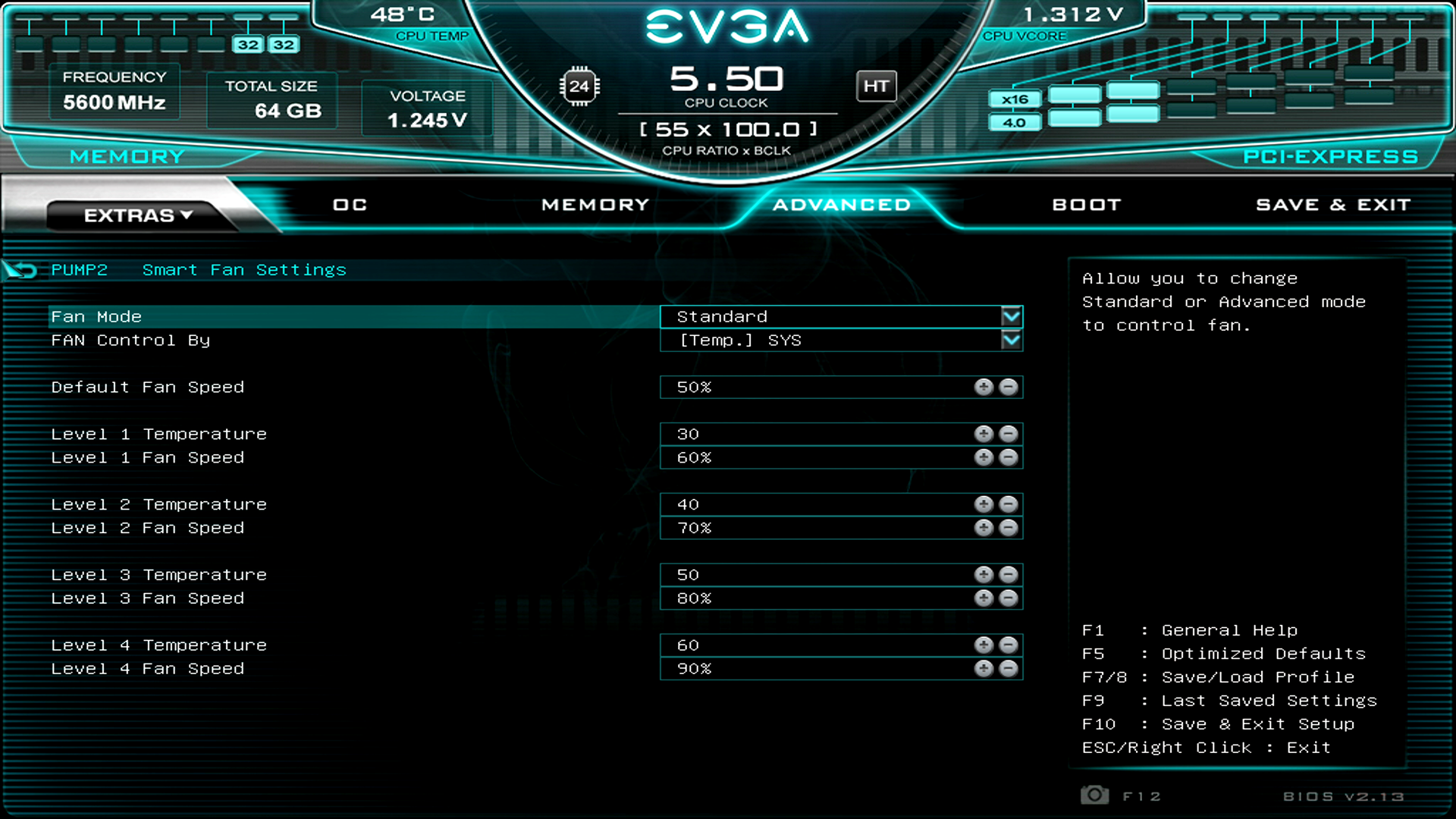Click the 24-core CPU chip icon
Image resolution: width=1456 pixels, height=819 pixels.
click(579, 86)
